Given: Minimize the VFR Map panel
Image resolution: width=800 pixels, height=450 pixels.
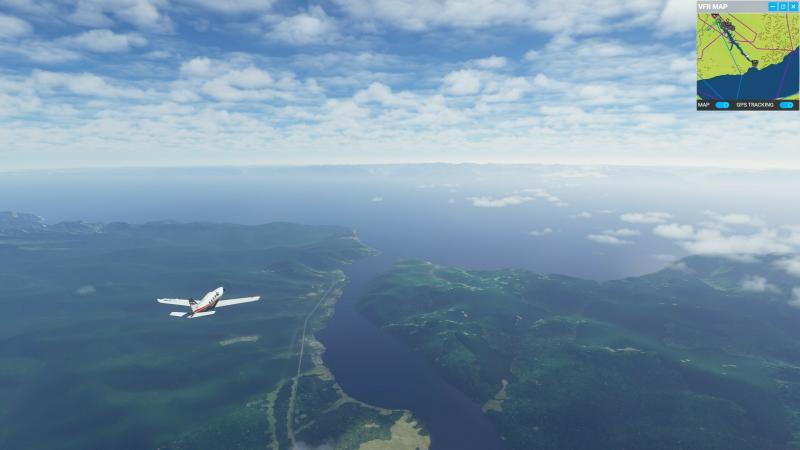Looking at the screenshot, I should pyautogui.click(x=772, y=6).
